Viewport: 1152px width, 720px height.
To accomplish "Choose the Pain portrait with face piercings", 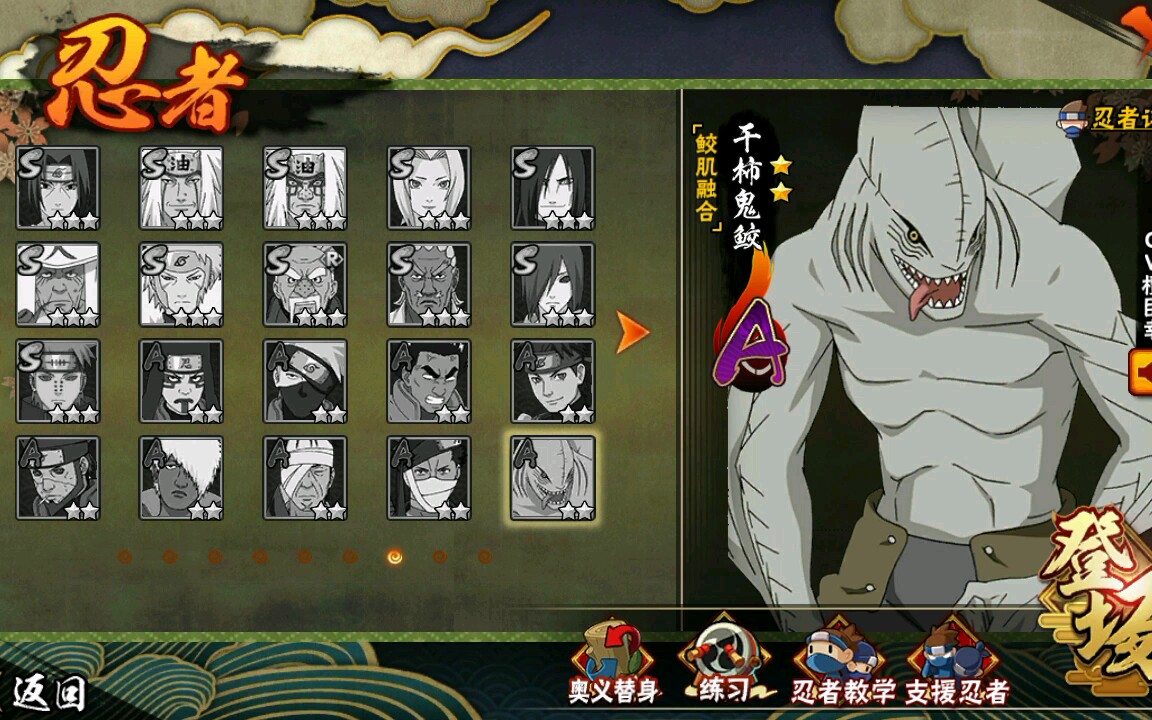I will tap(58, 381).
